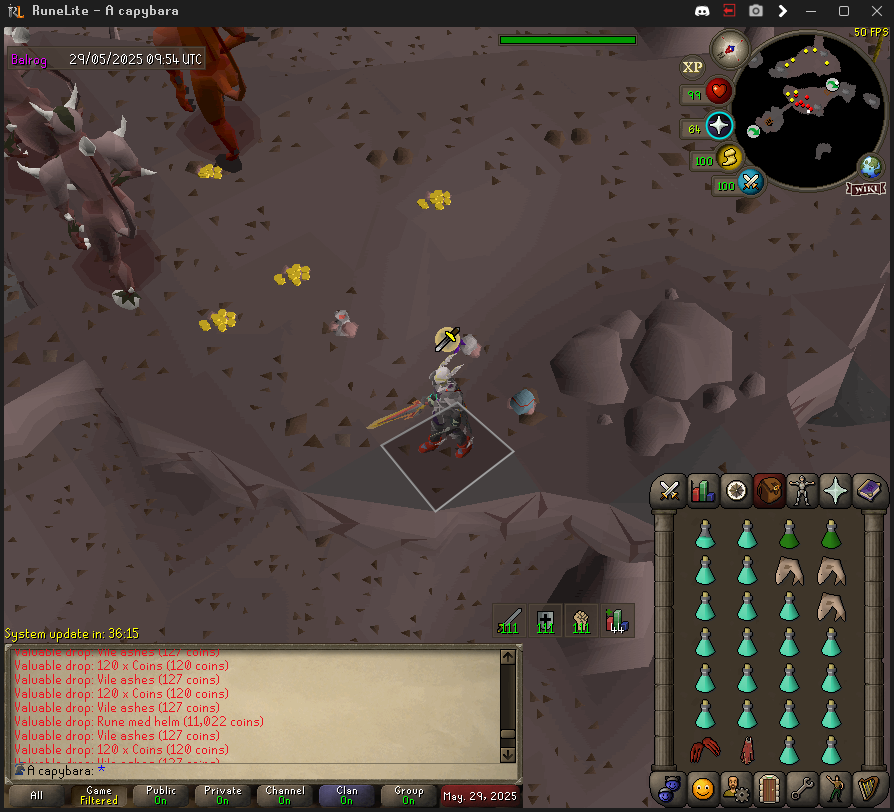Show the Prayer tab

point(835,491)
